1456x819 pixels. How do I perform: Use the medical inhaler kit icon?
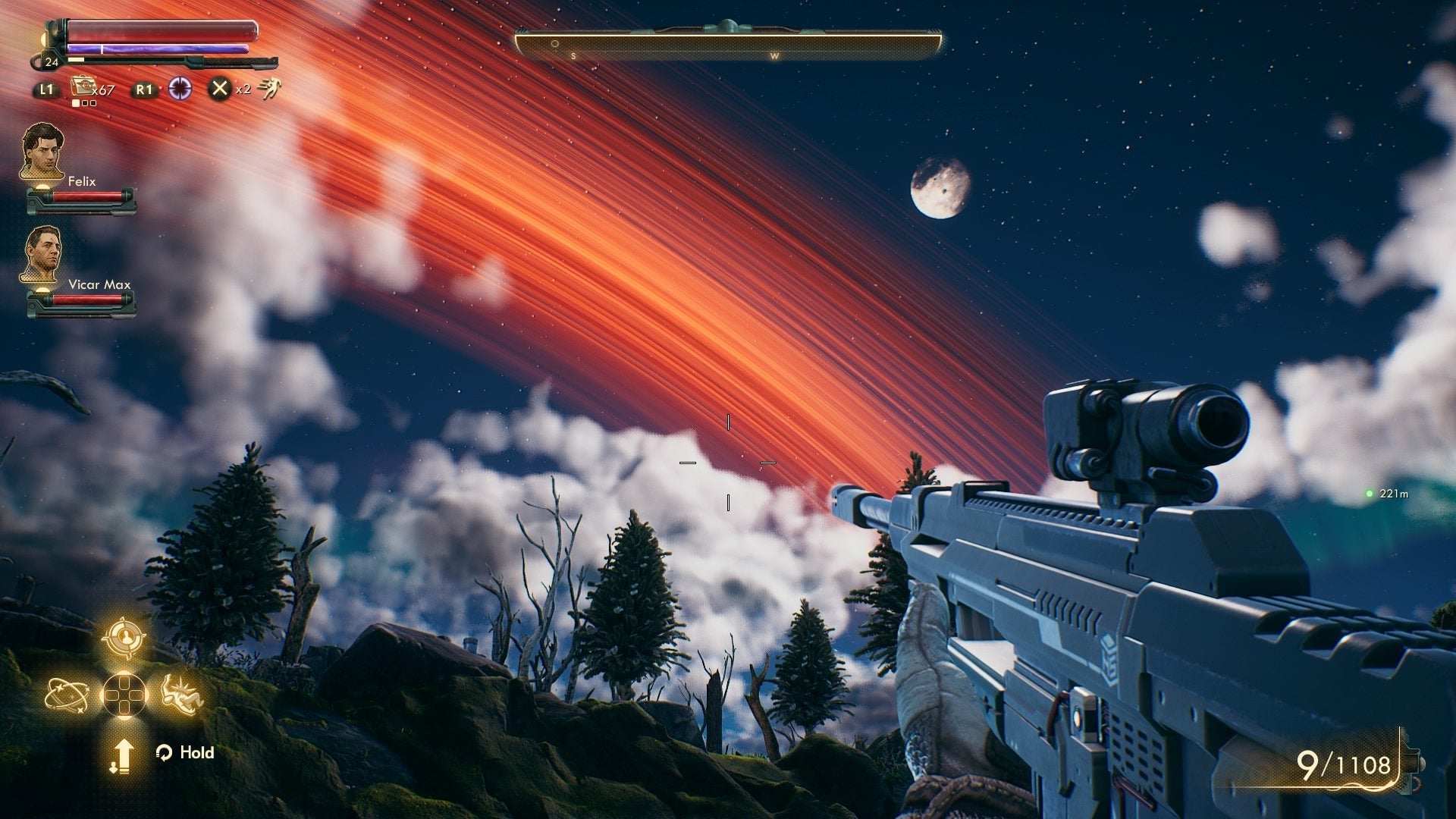point(82,86)
